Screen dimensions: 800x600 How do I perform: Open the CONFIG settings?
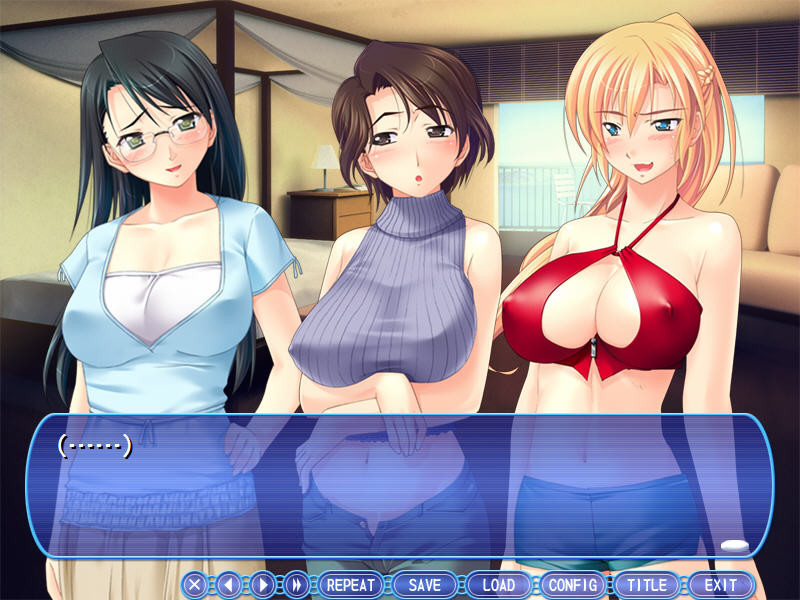(573, 585)
